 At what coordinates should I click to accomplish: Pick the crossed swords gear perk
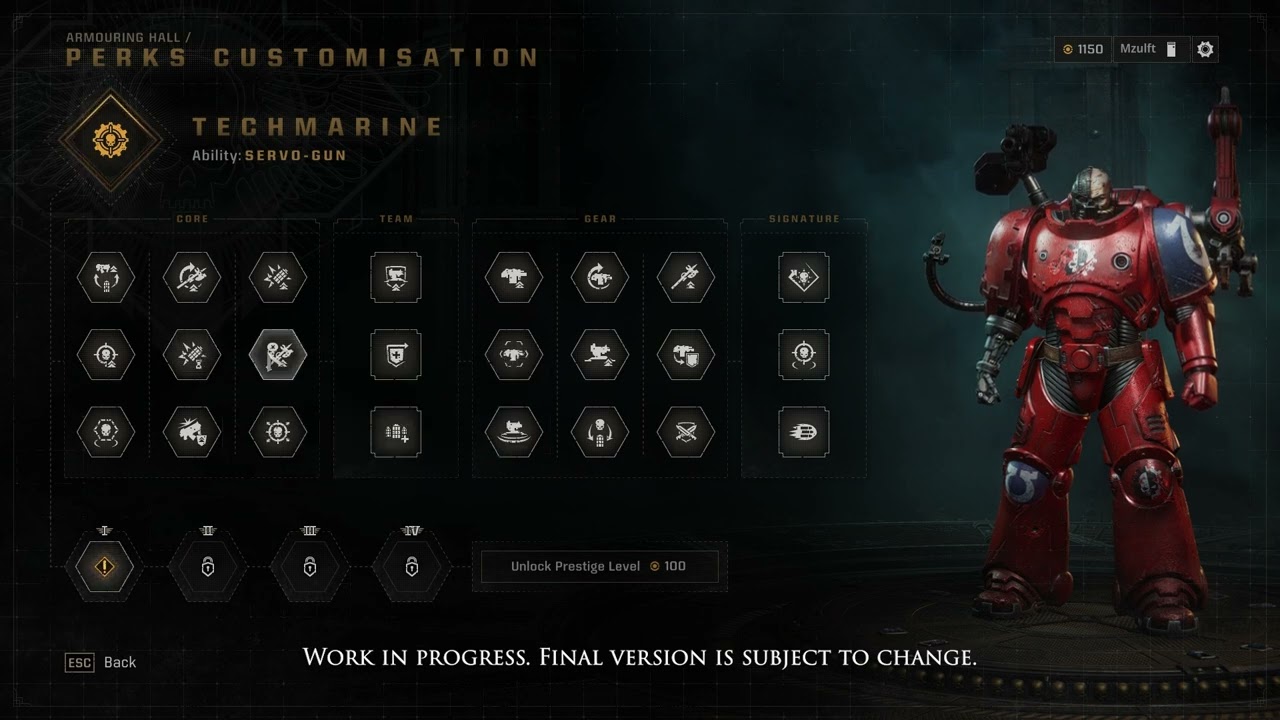pyautogui.click(x=686, y=432)
